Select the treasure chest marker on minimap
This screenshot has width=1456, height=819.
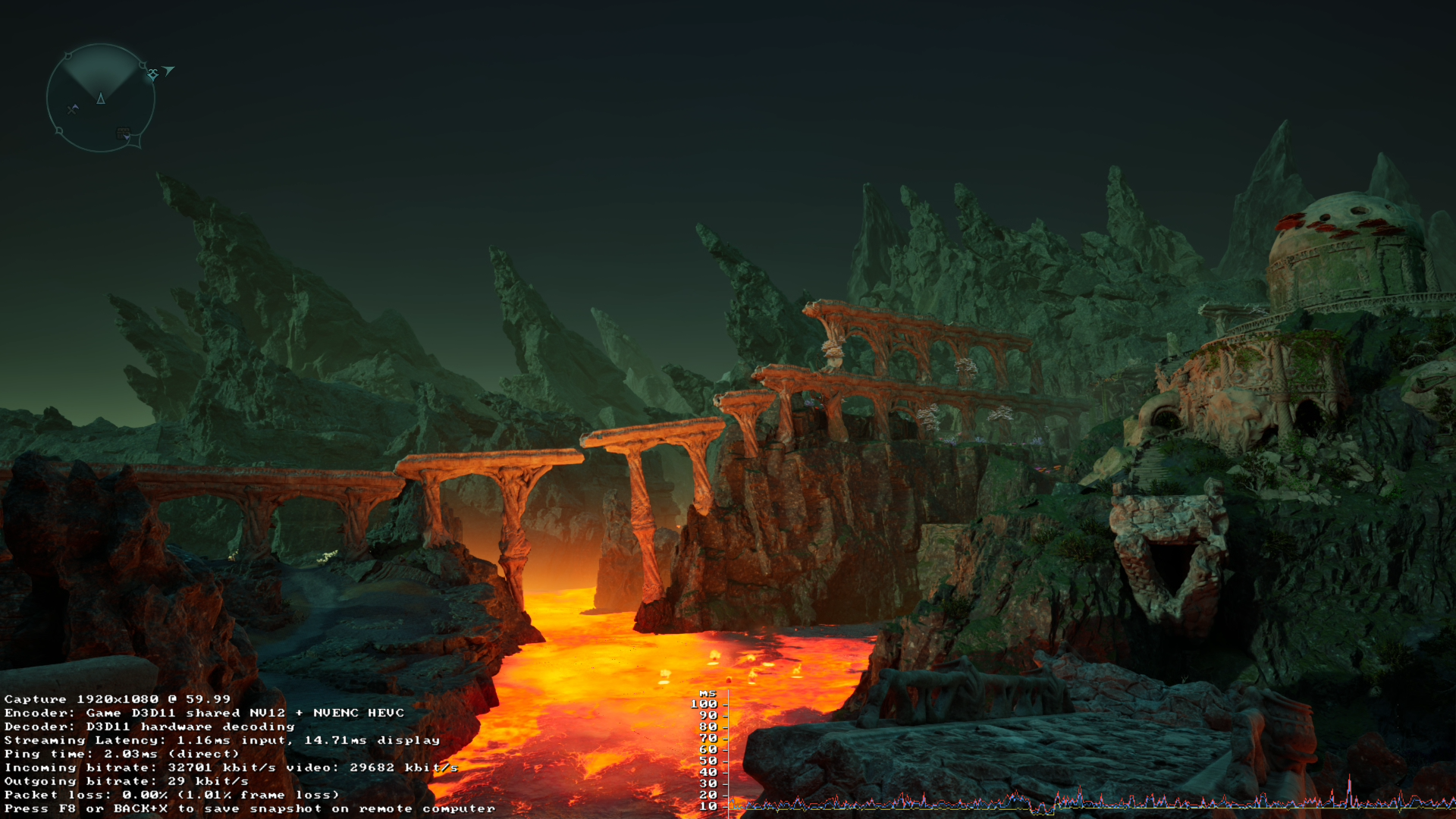[124, 133]
